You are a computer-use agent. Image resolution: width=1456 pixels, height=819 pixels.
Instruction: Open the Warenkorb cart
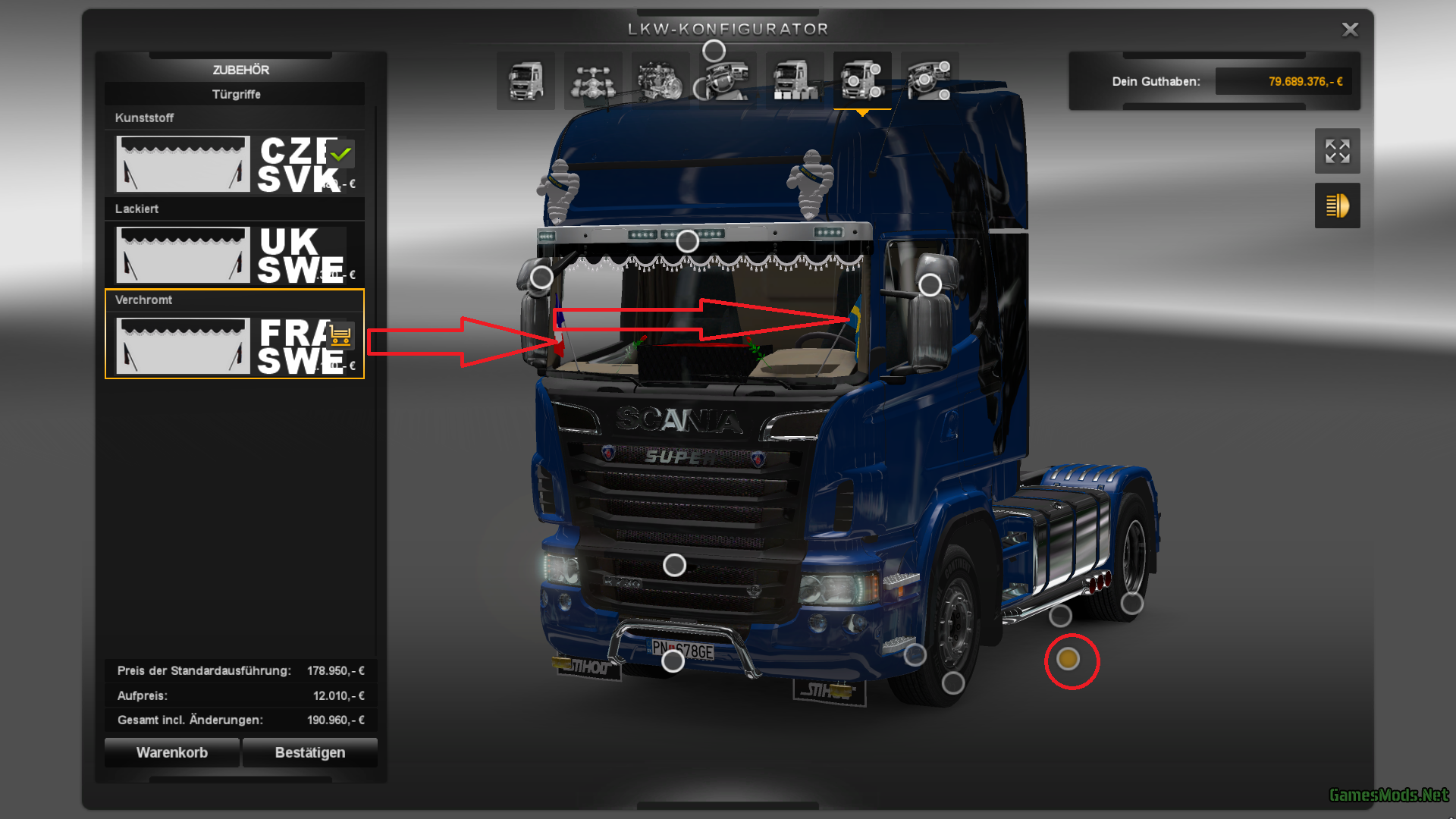(172, 752)
